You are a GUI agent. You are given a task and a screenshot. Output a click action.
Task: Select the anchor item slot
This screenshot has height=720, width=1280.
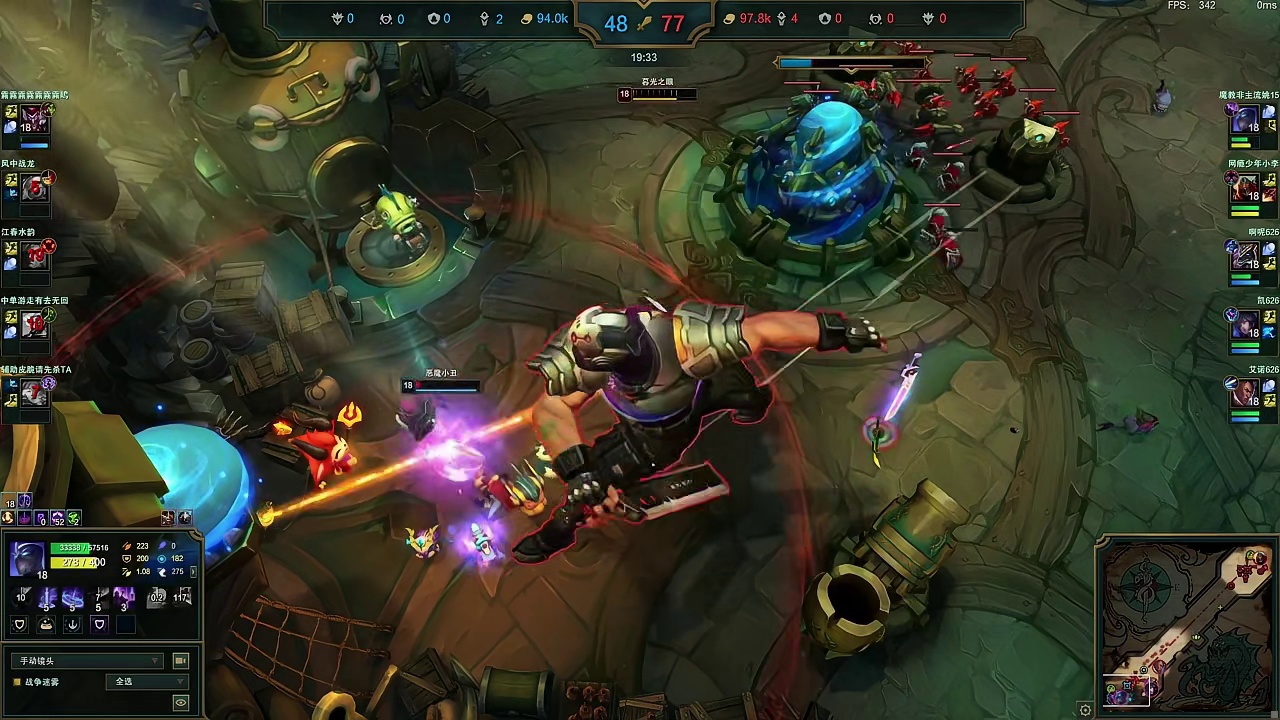(72, 625)
